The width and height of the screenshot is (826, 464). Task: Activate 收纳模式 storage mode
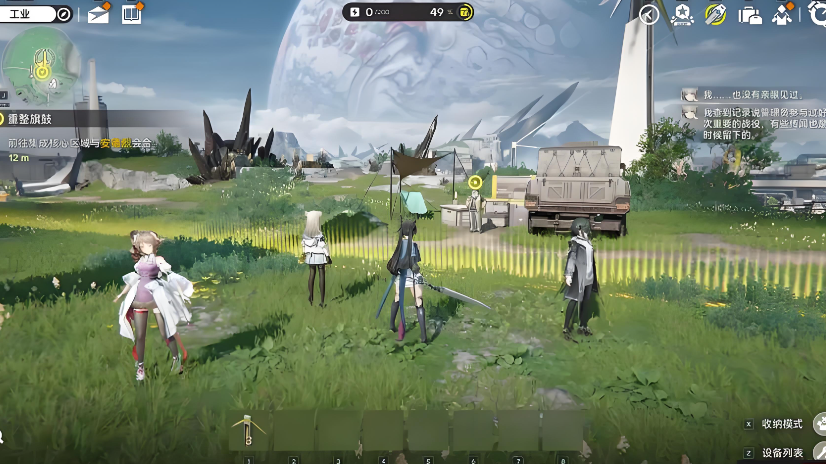[x=781, y=424]
